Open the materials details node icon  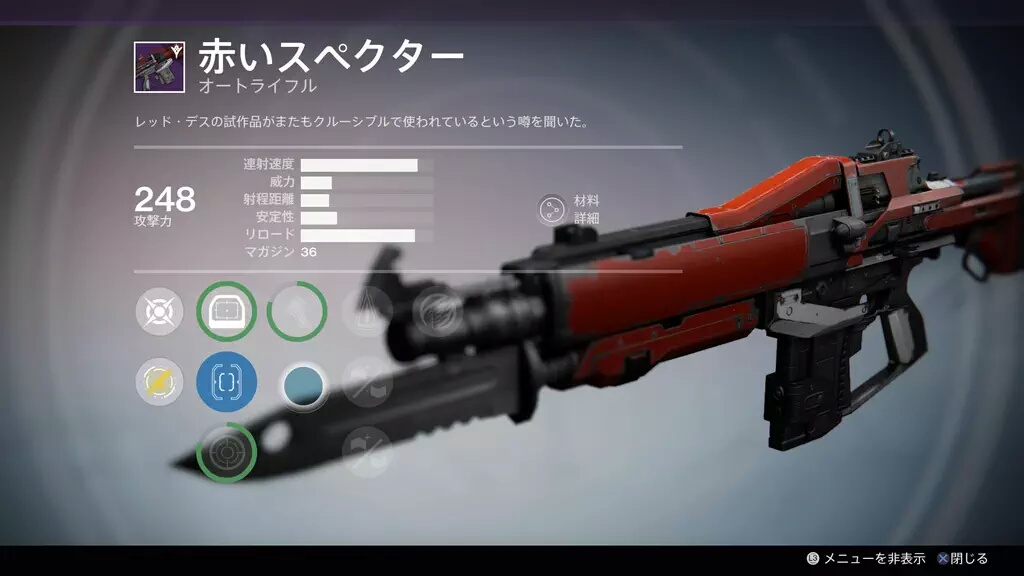(551, 209)
